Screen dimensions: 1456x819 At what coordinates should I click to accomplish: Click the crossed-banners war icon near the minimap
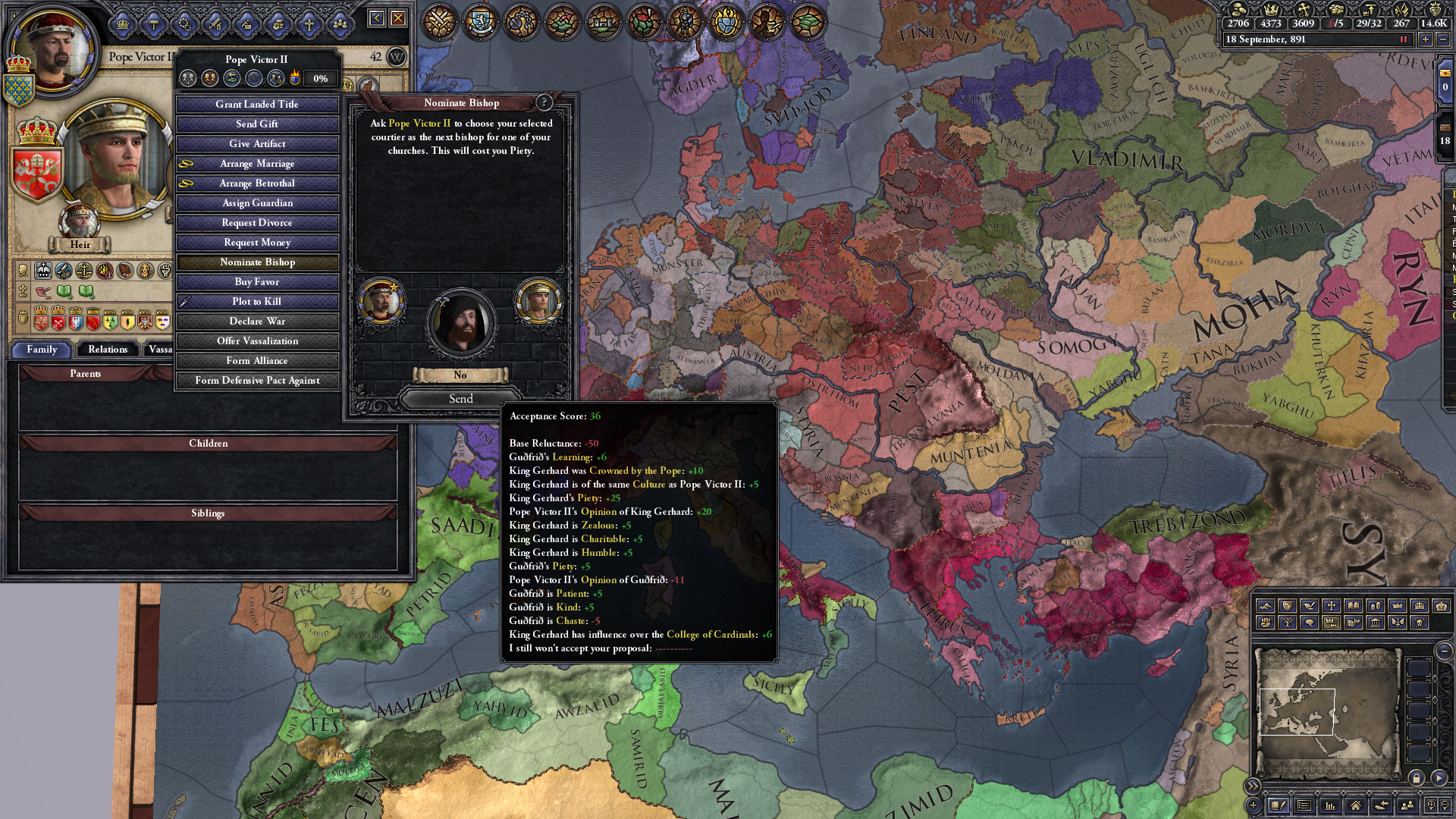[x=1398, y=622]
